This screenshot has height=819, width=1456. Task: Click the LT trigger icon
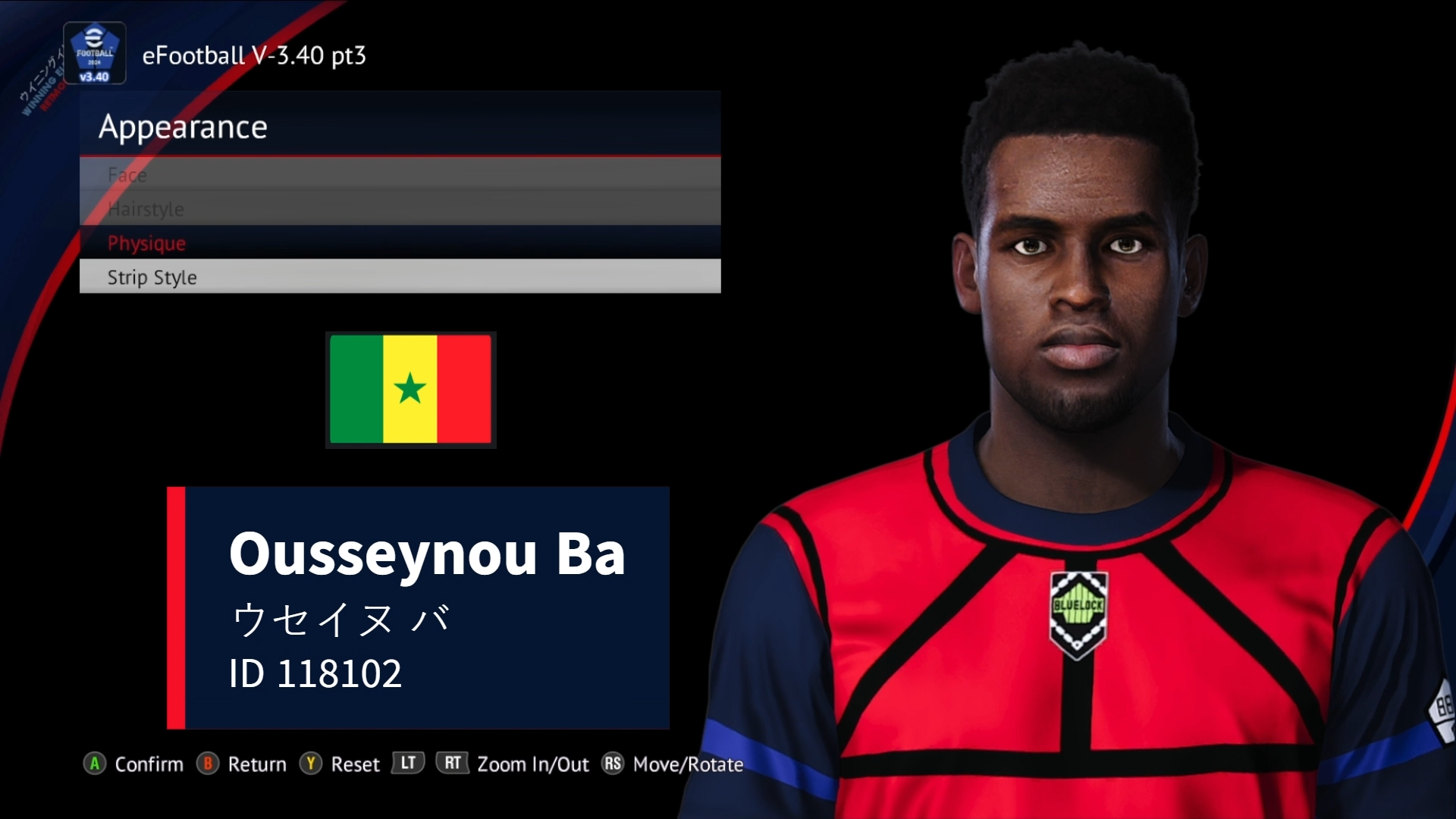pos(407,764)
